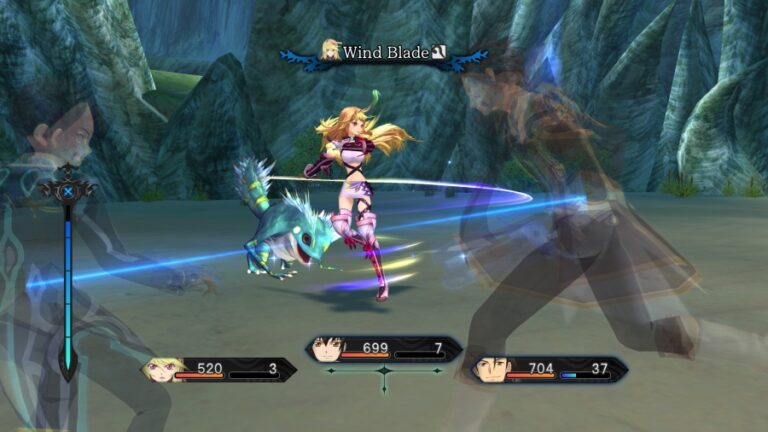This screenshot has width=768, height=432.
Task: Click the emblem atop the vertical blue gauge
Action: point(67,190)
